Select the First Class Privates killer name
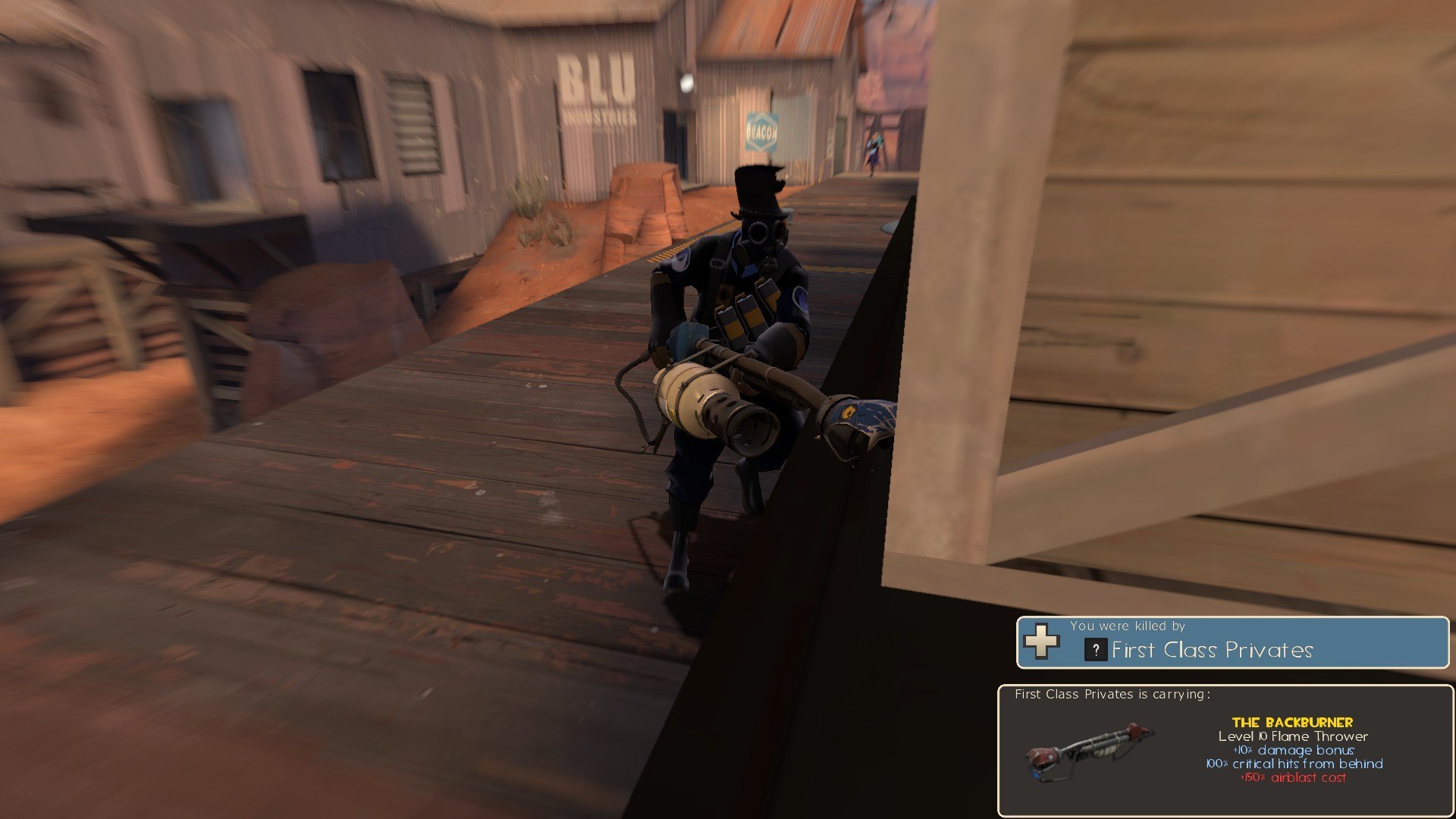The image size is (1456, 819). pos(1212,650)
